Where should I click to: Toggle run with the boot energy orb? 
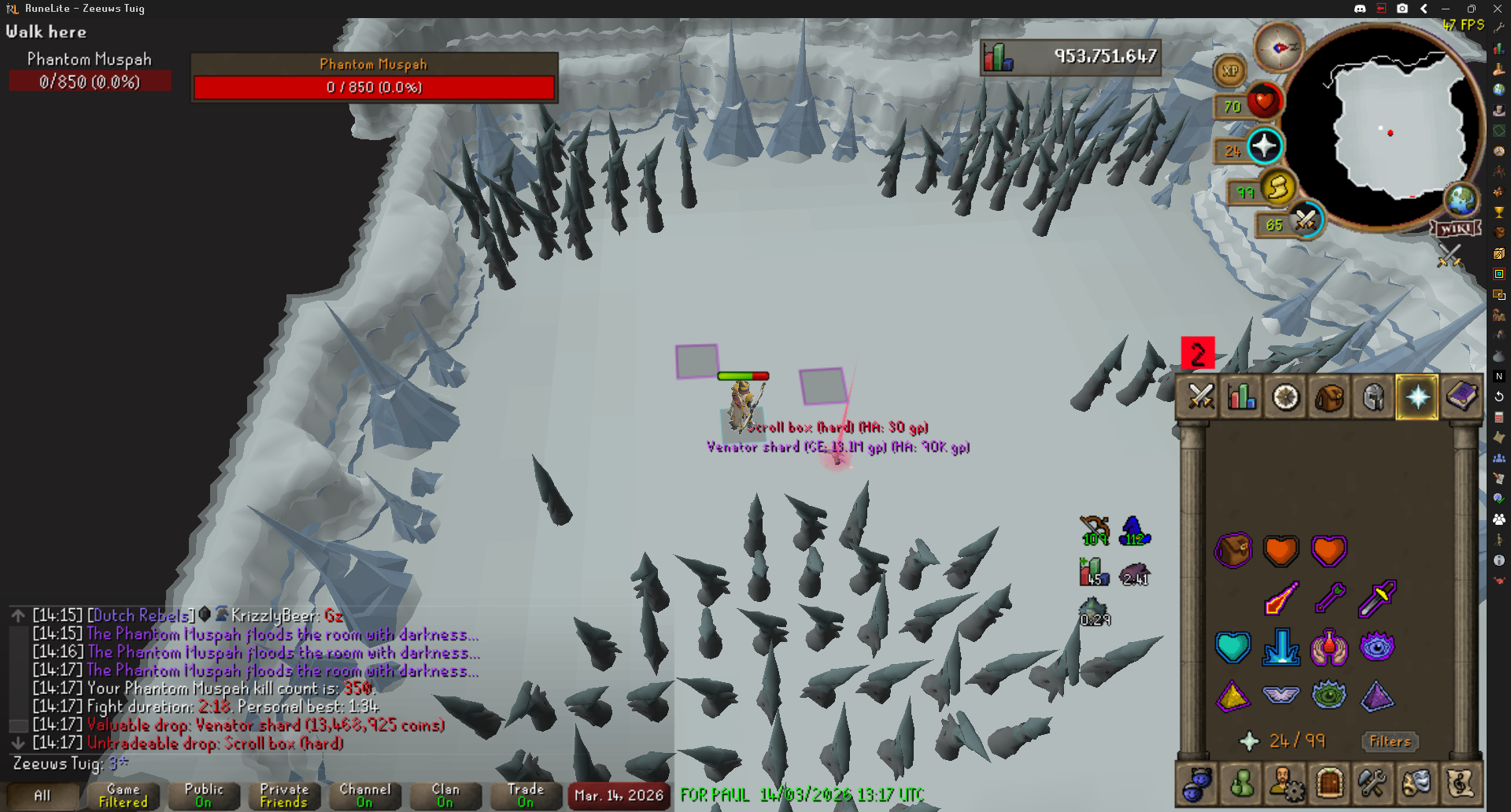click(1278, 188)
